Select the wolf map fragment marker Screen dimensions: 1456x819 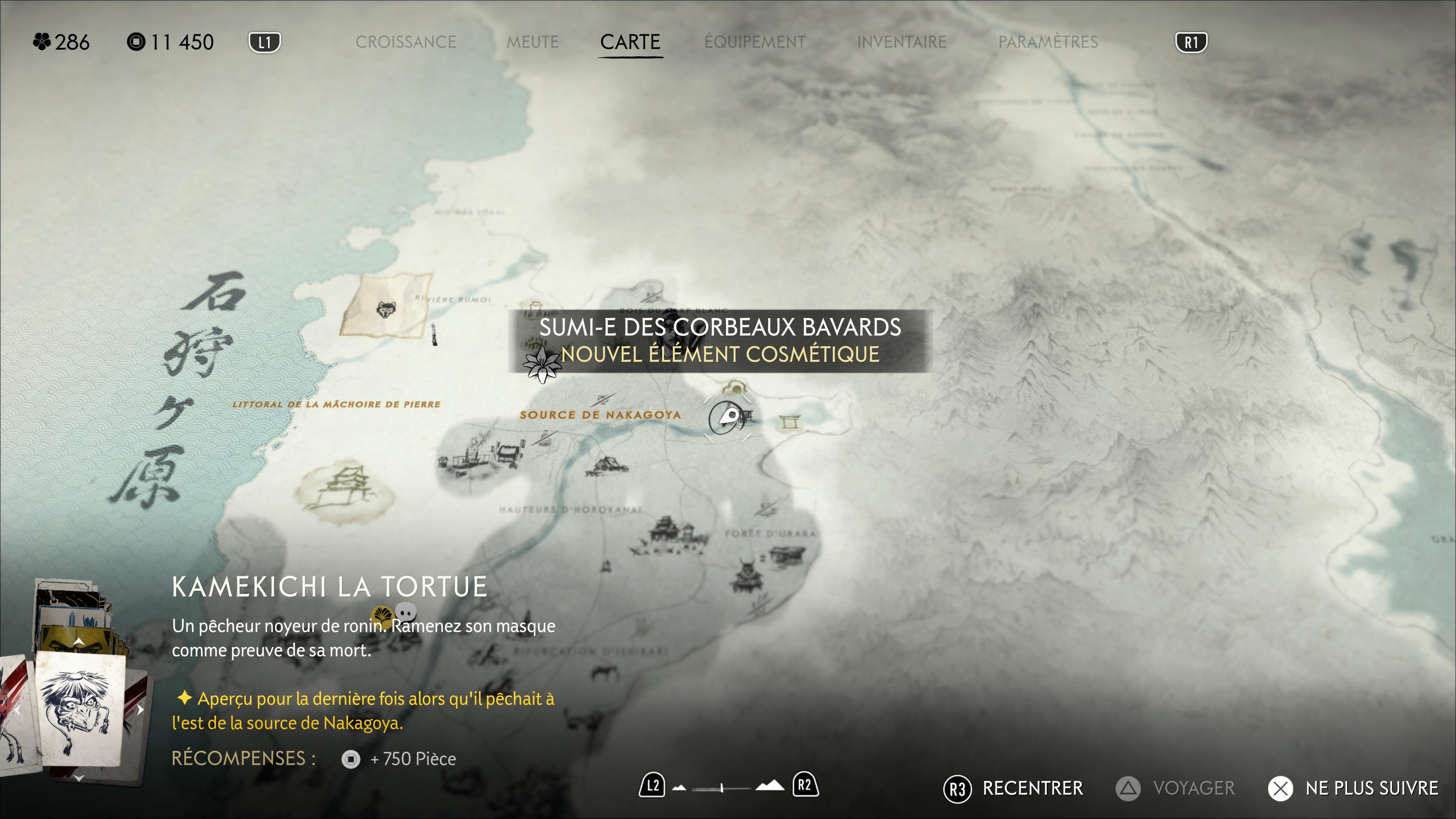(x=386, y=309)
